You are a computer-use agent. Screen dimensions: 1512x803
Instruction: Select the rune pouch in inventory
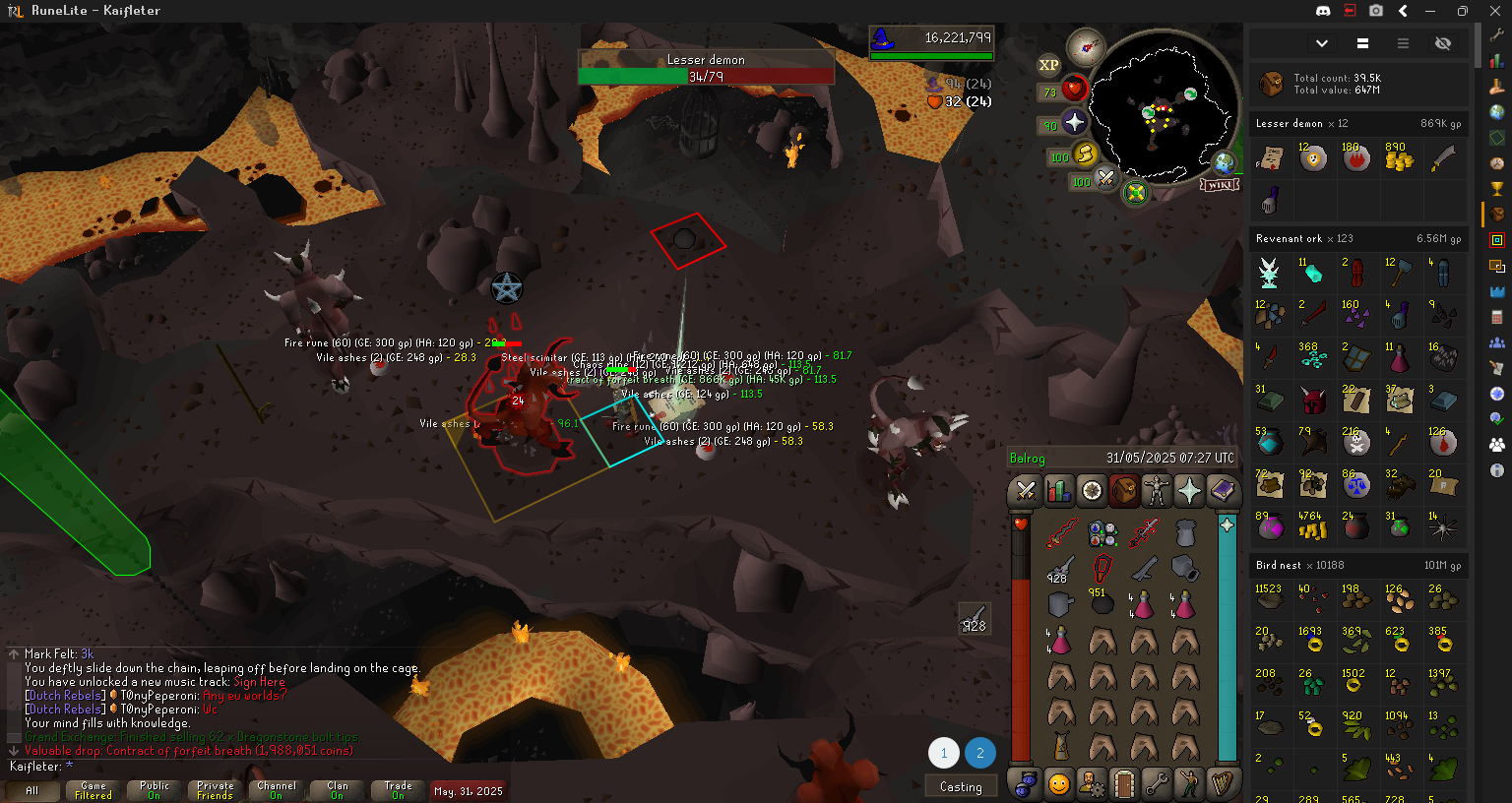pos(1102,533)
